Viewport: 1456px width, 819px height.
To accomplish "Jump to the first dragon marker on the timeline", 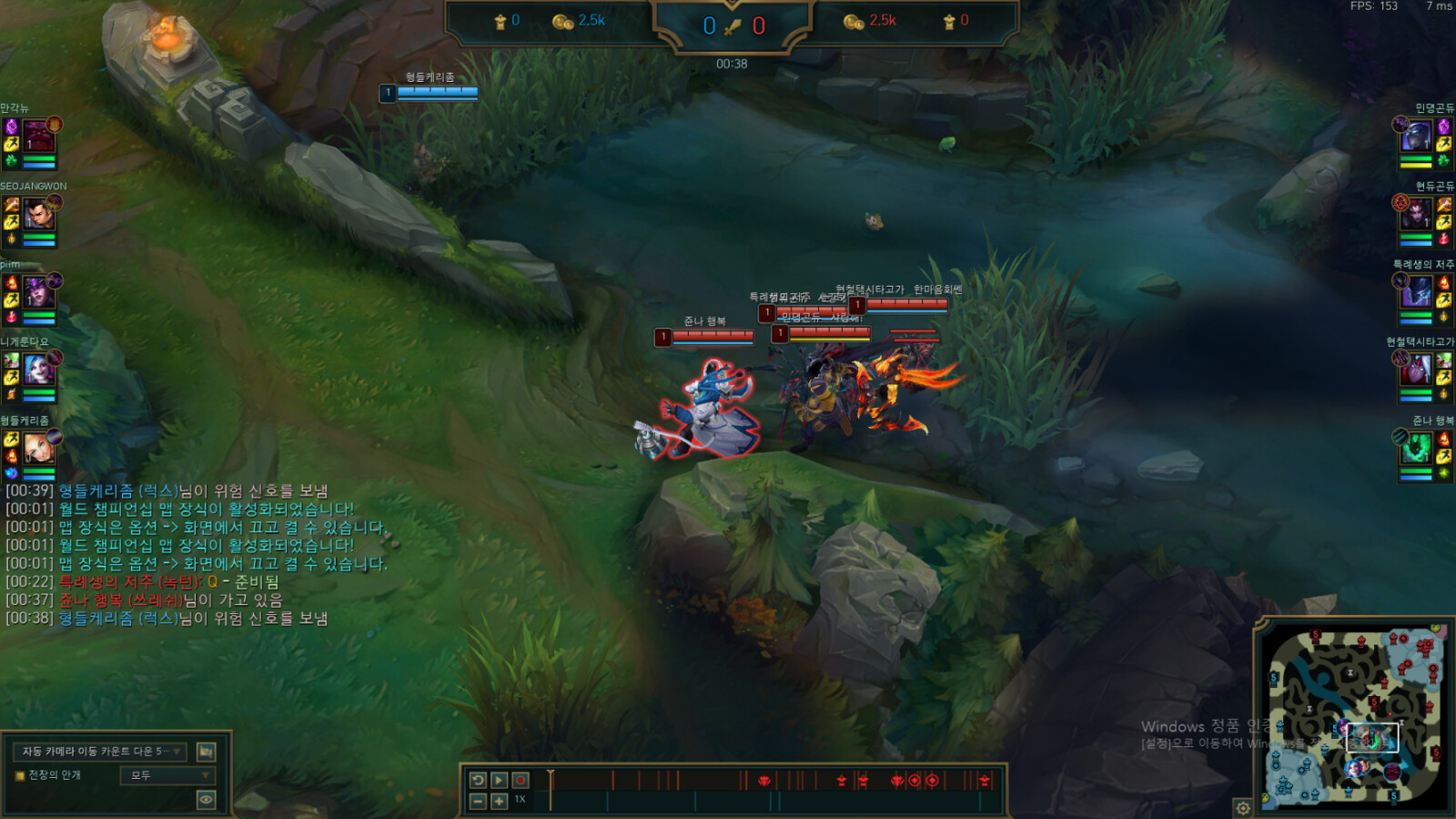I will coord(764,780).
